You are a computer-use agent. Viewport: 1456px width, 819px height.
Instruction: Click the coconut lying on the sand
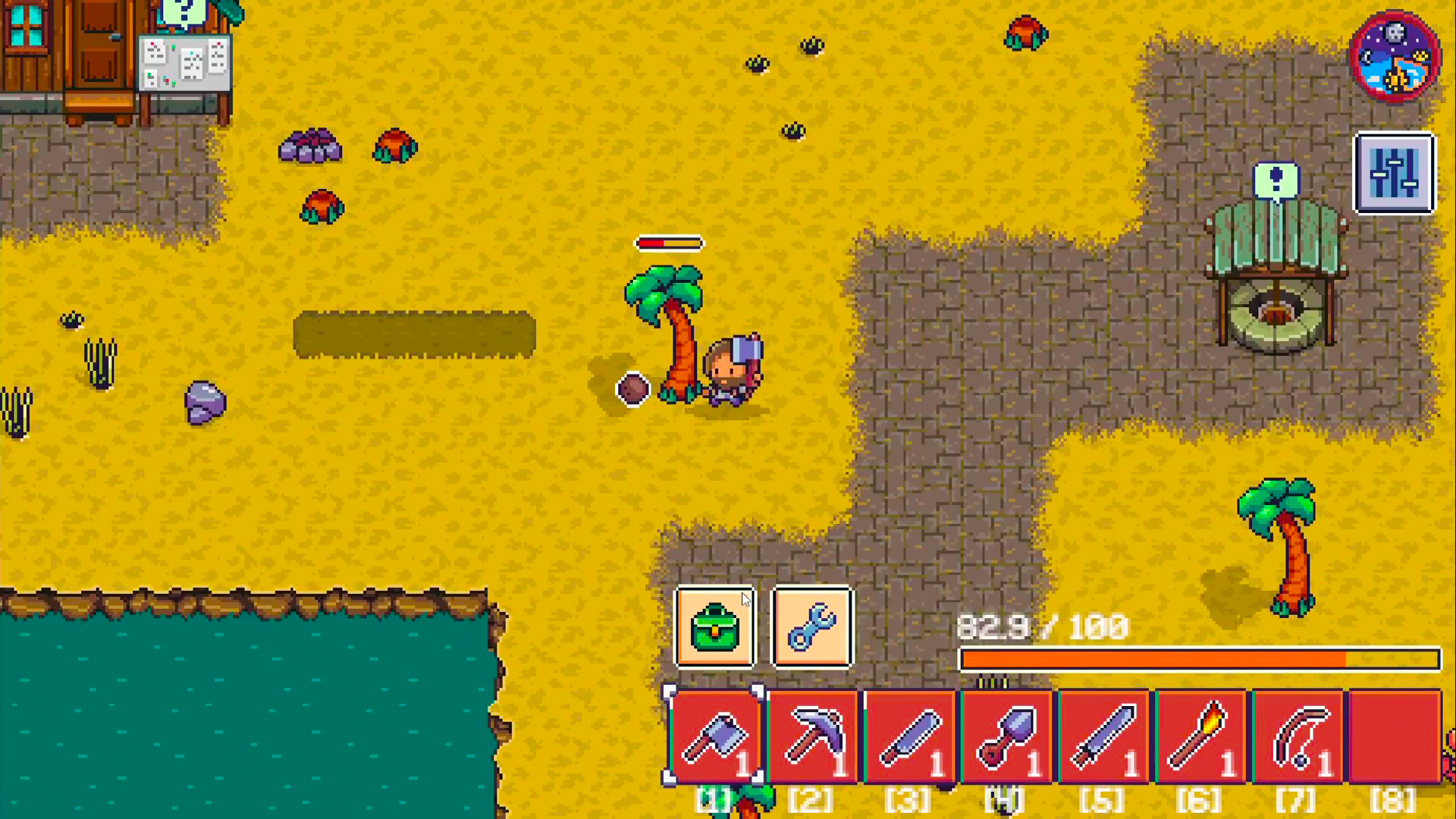(633, 389)
